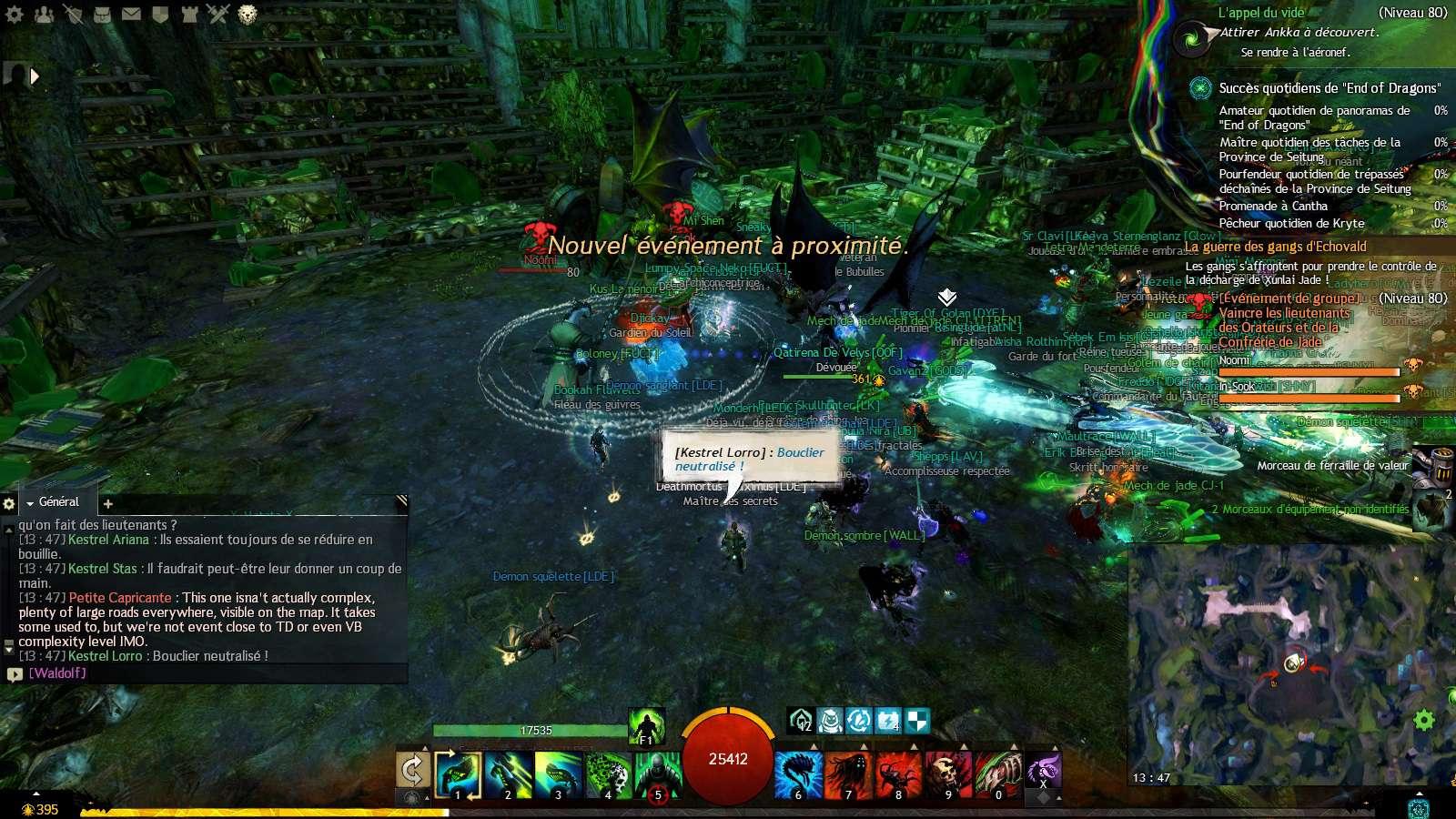Open the PvP crossed-swords icon
Screen dimensions: 1456x819
(x=217, y=13)
